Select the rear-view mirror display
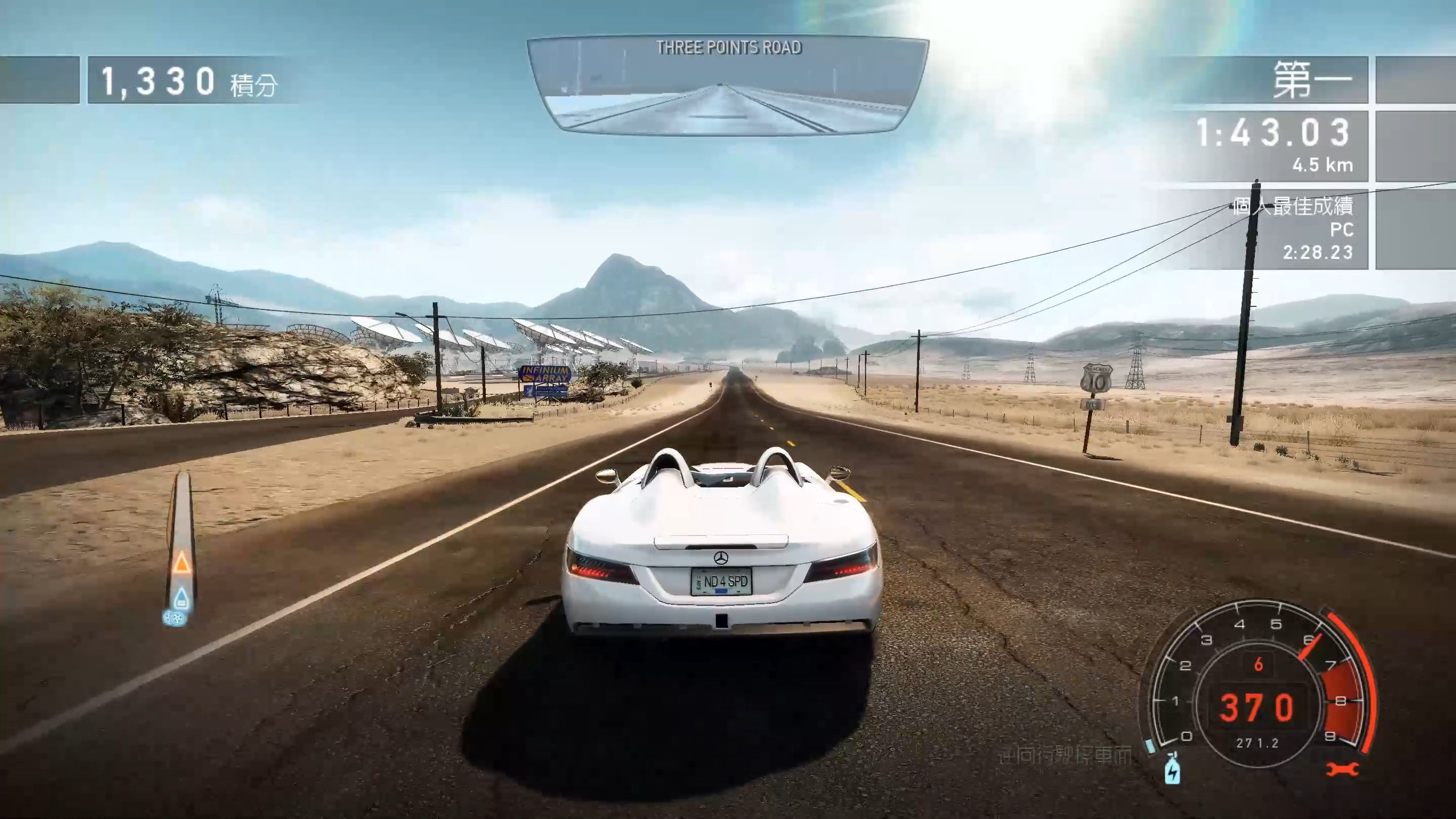The height and width of the screenshot is (819, 1456). pos(728,87)
